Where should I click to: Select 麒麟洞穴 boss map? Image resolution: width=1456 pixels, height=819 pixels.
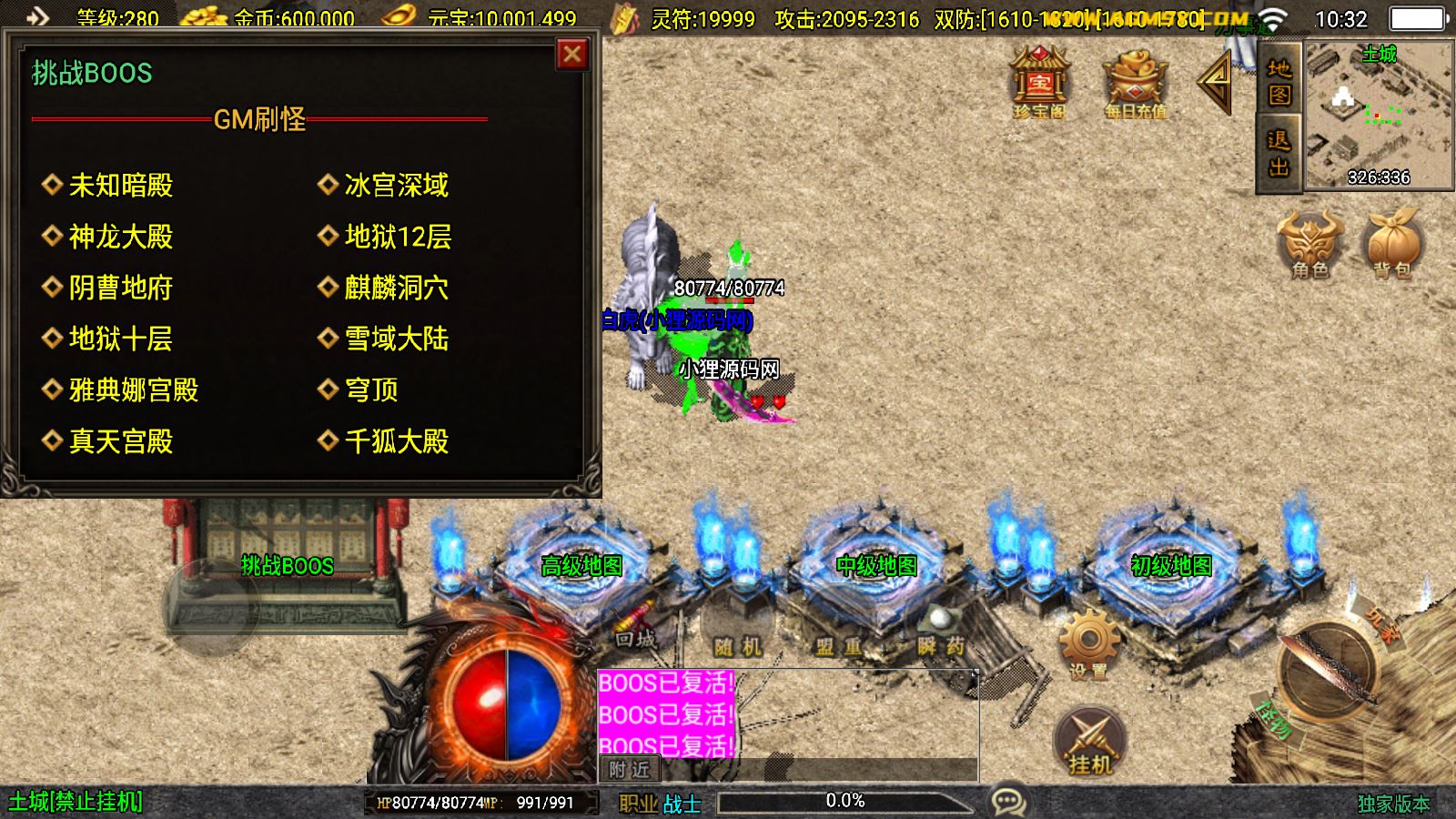click(x=396, y=288)
